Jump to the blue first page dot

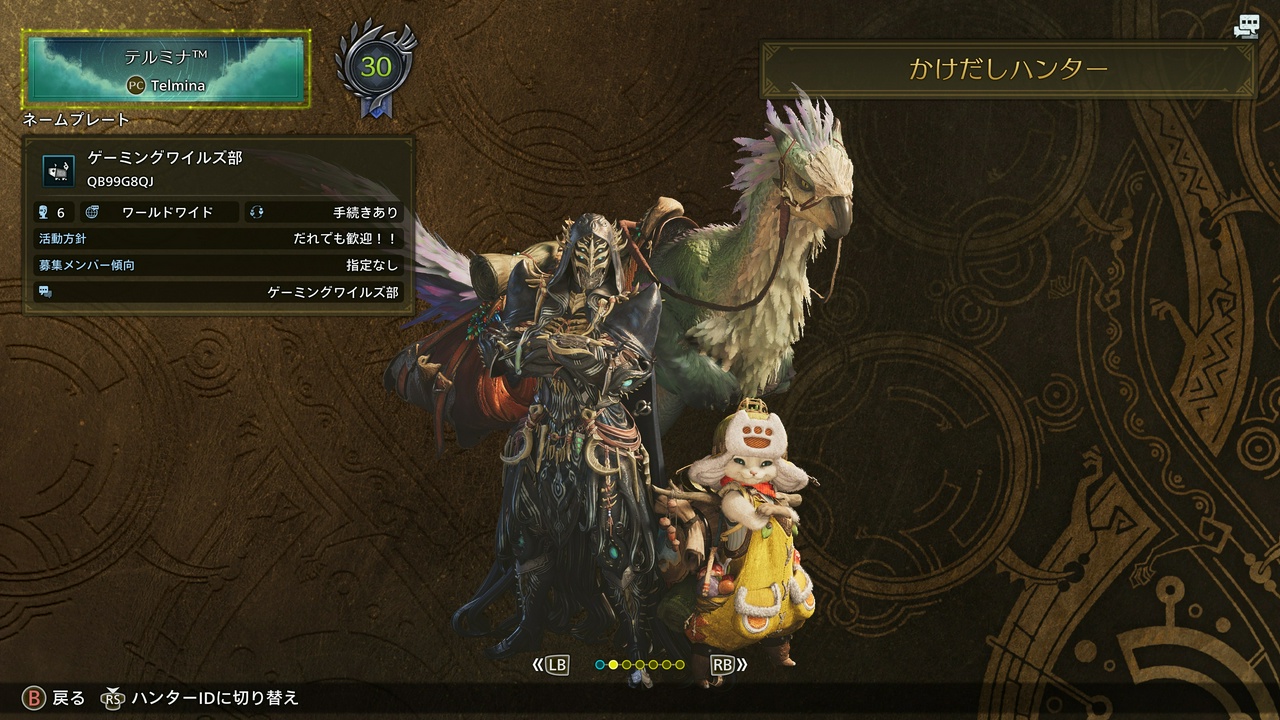tap(600, 664)
